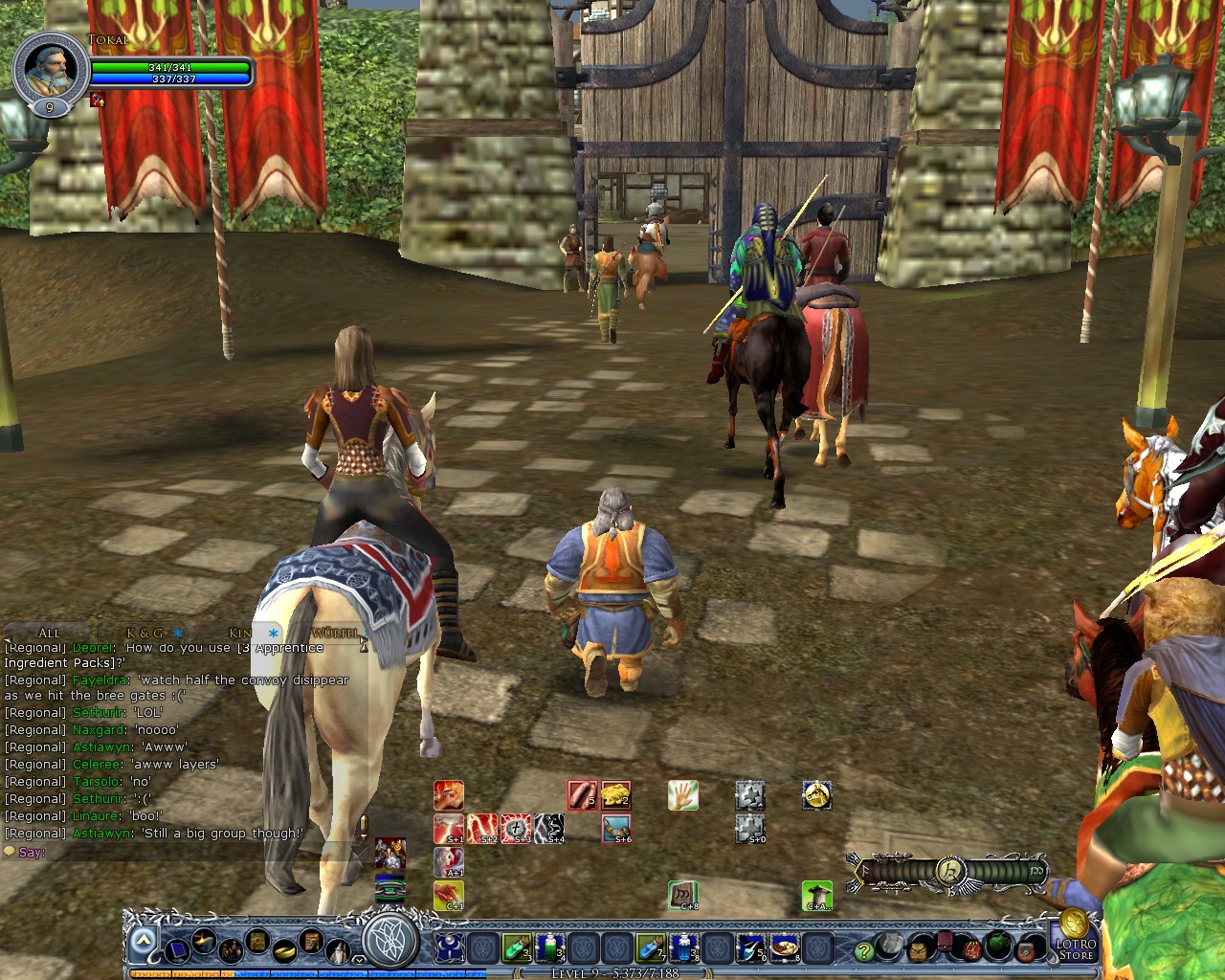
Task: Collapse the menu bar with the small chevron
Action: tap(358, 960)
